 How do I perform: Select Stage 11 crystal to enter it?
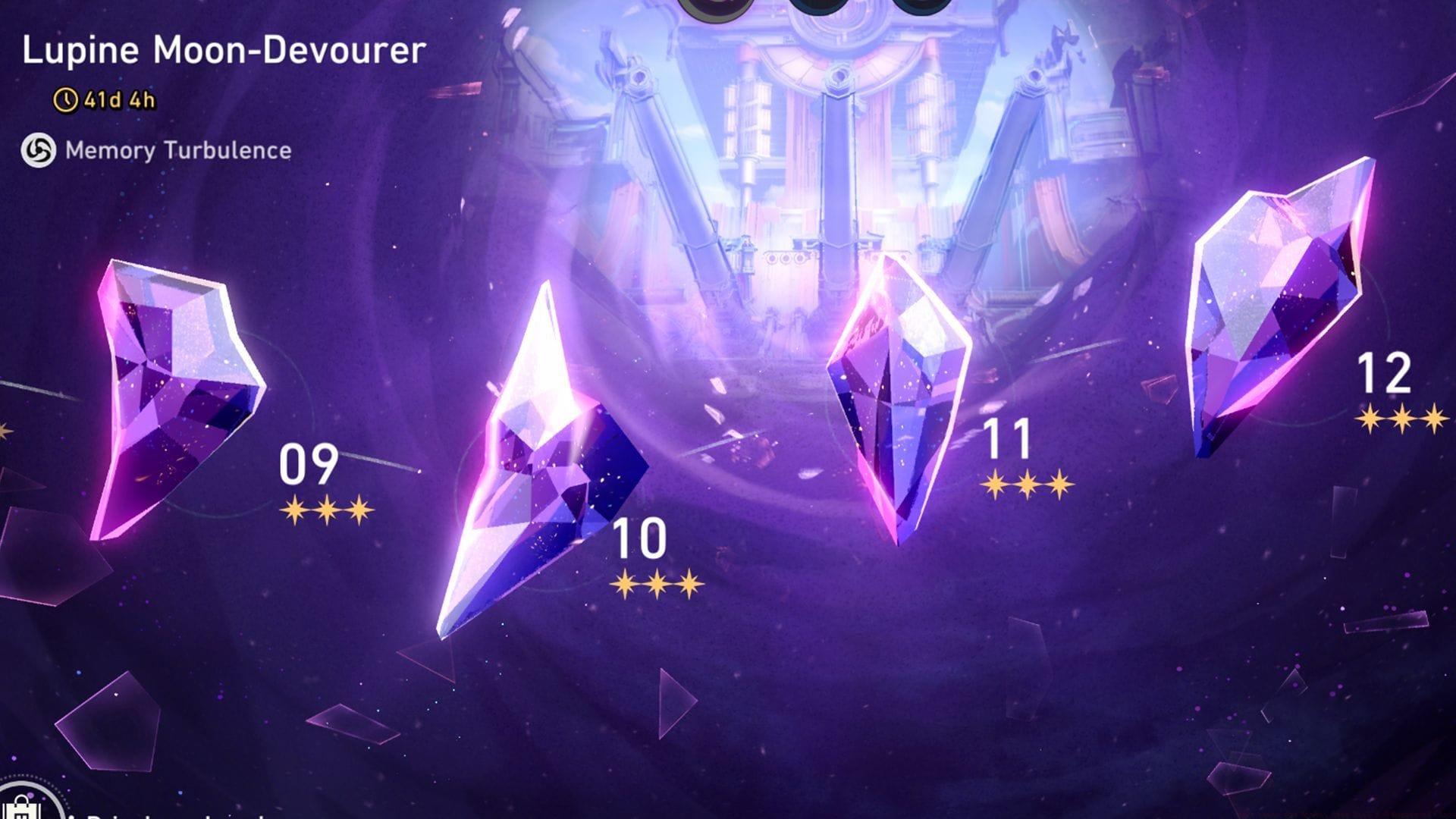899,394
